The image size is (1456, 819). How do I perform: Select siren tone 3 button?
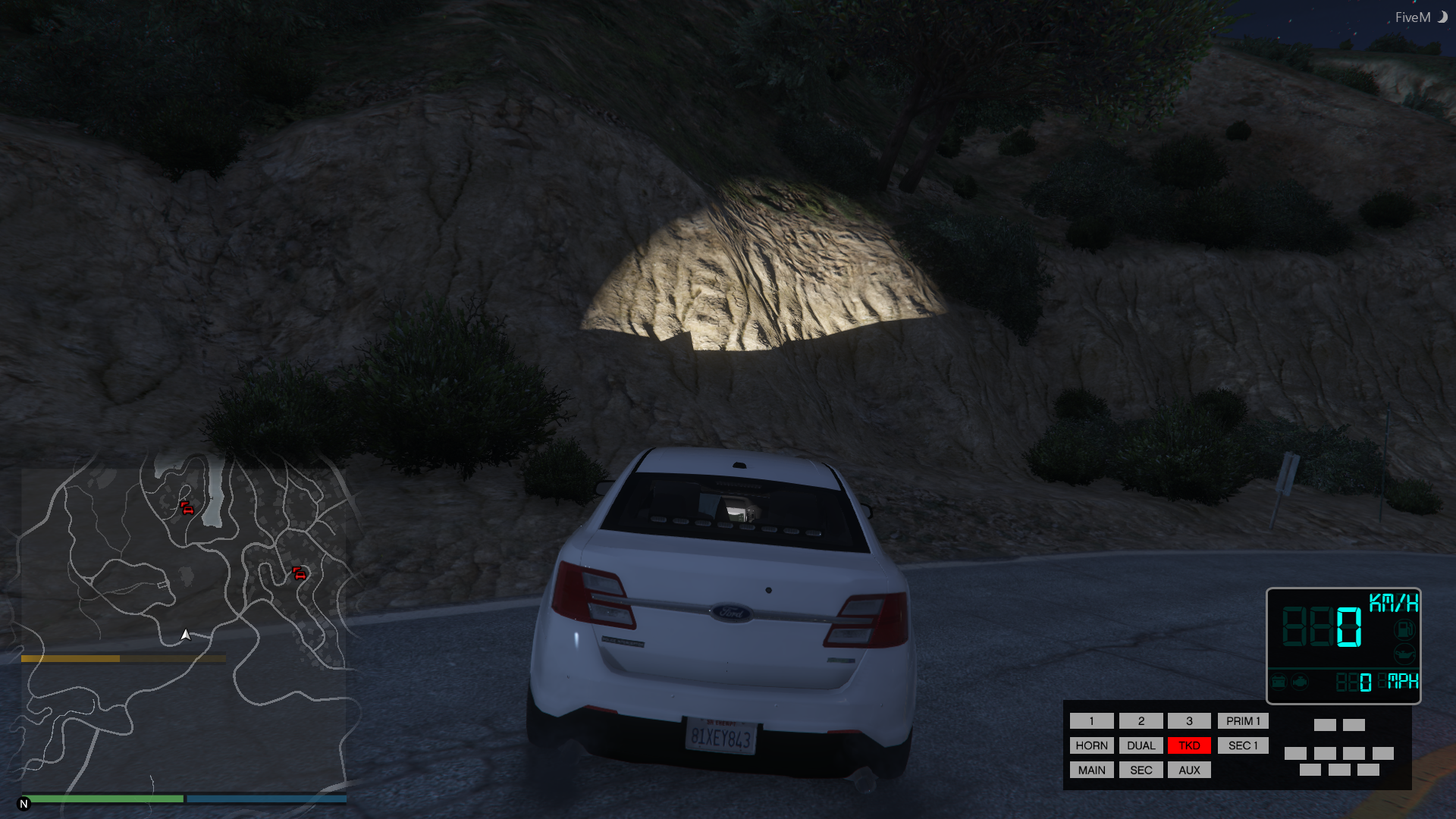(x=1189, y=721)
